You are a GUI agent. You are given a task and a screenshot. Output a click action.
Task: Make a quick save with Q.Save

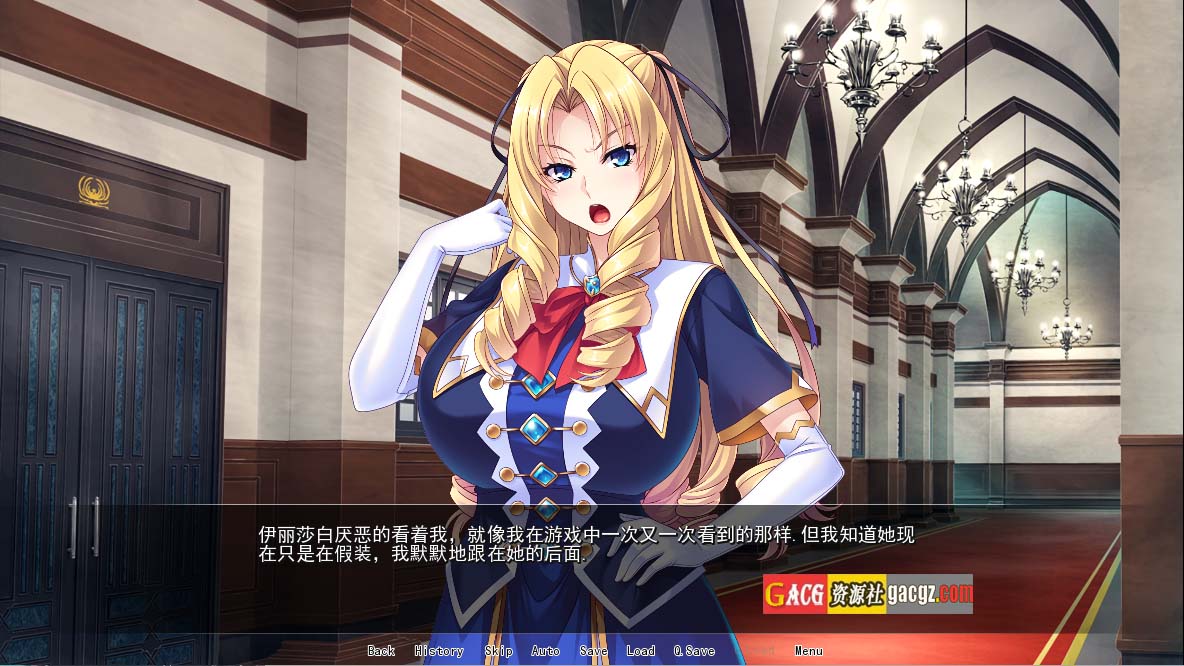point(694,651)
